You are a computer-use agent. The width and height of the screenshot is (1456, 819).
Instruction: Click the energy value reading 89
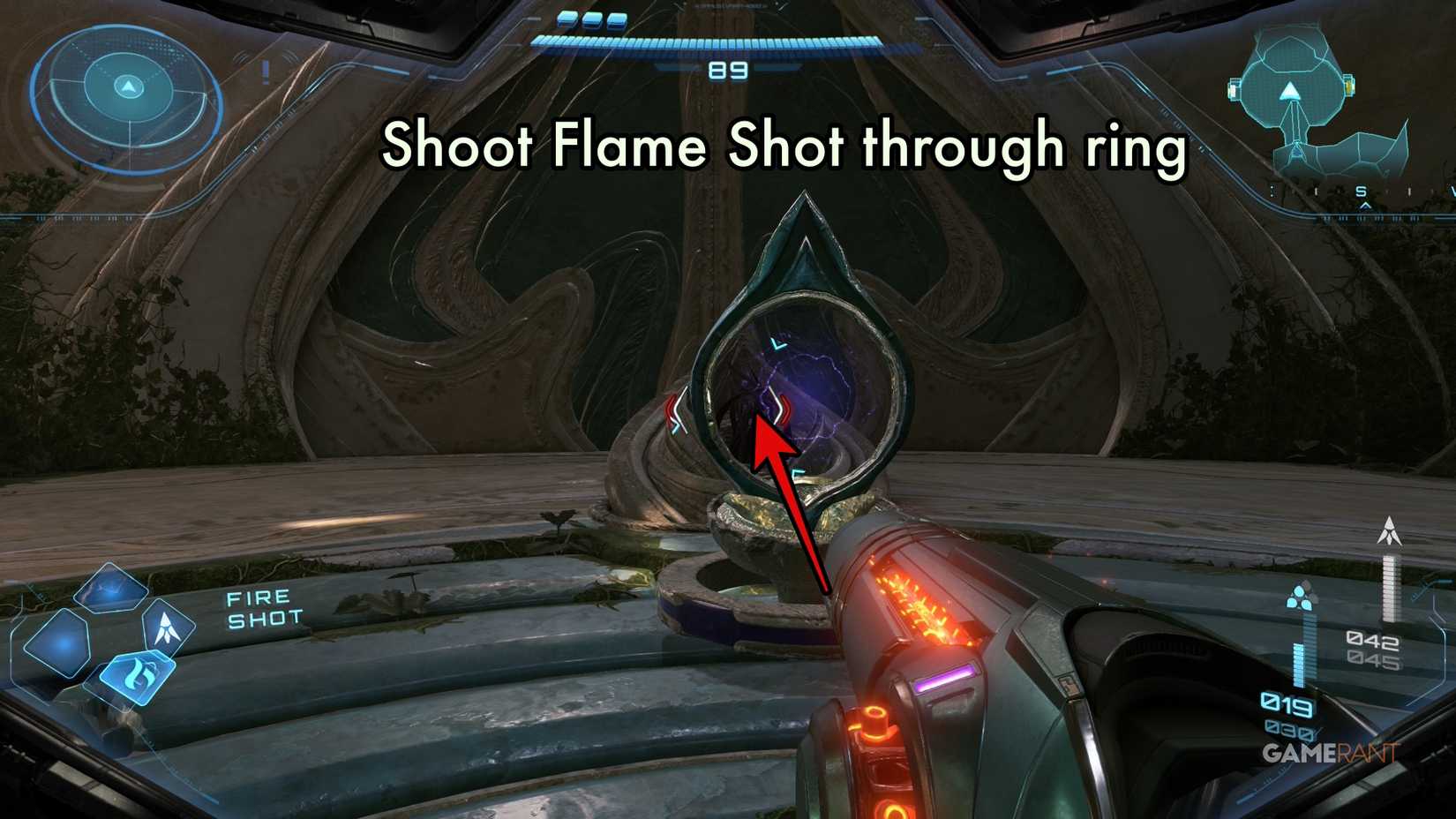tap(726, 67)
